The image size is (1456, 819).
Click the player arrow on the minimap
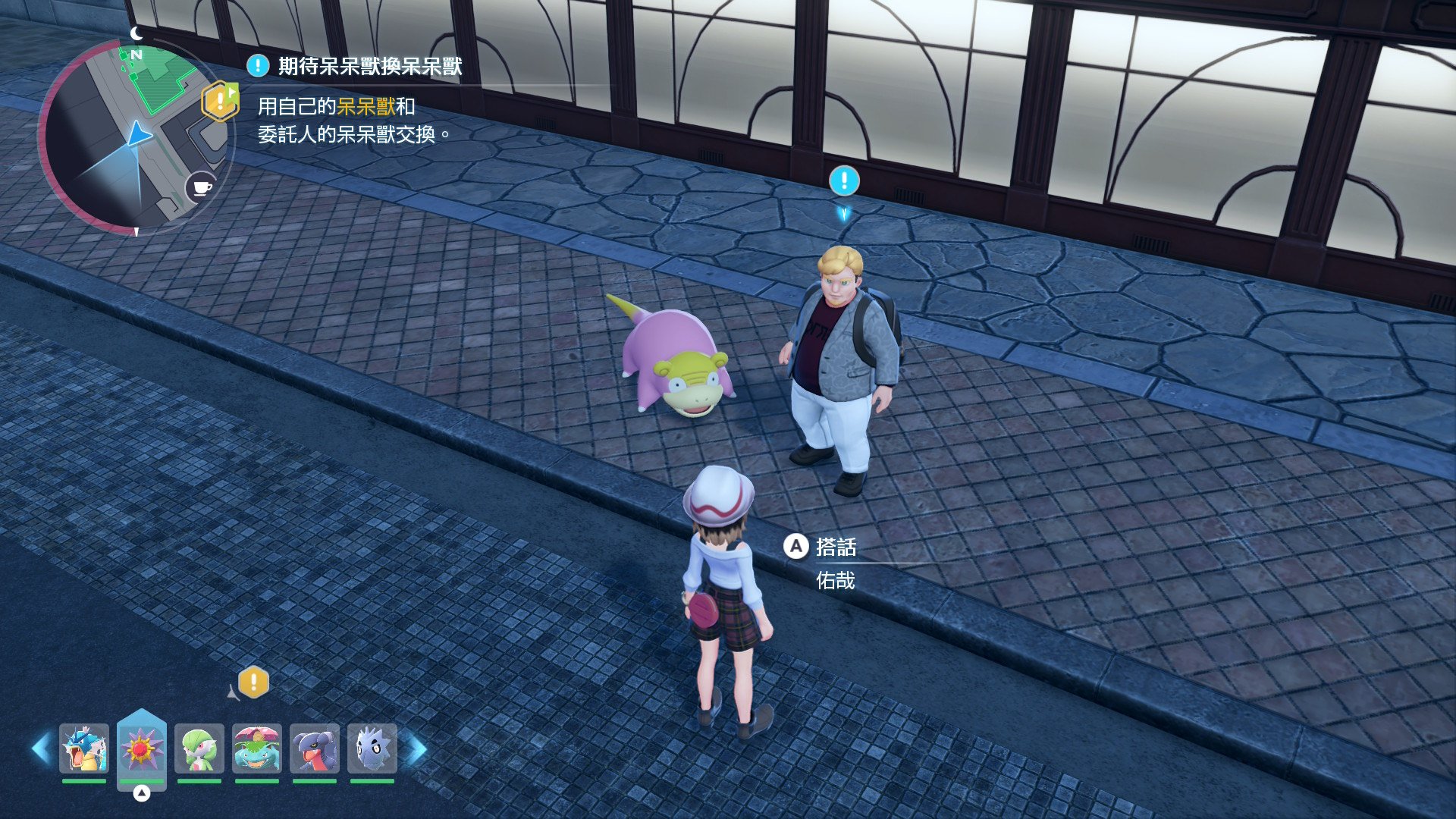click(x=138, y=135)
